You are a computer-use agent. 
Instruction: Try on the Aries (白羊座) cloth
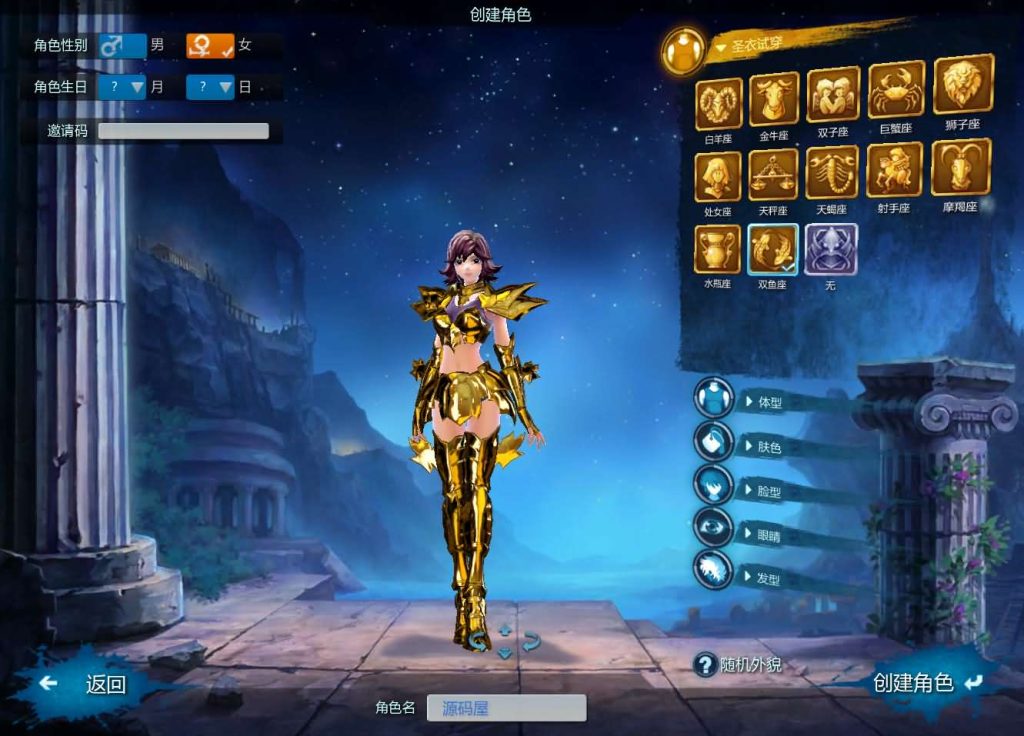click(x=718, y=101)
